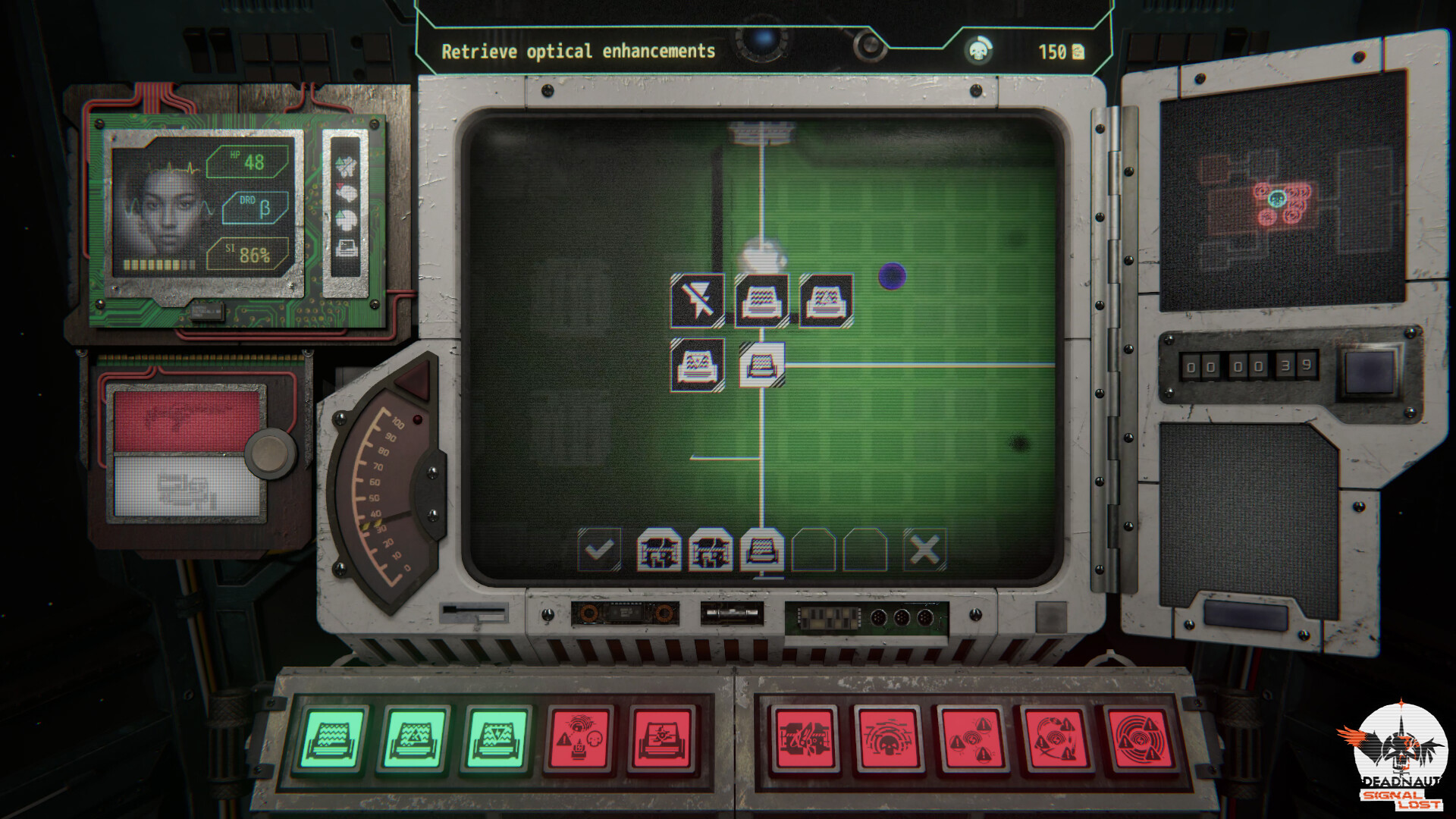Pick the shield generator icon in the loadout bar

tap(658, 551)
